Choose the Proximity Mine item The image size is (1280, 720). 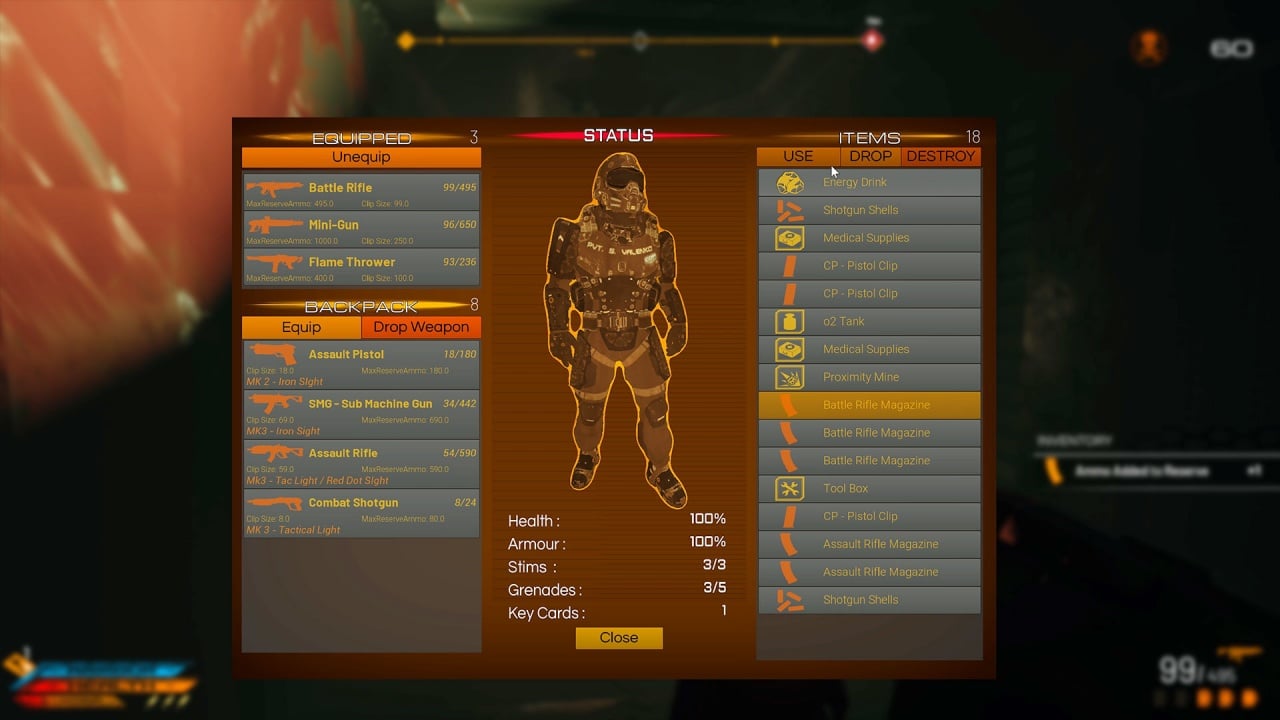pyautogui.click(x=868, y=377)
